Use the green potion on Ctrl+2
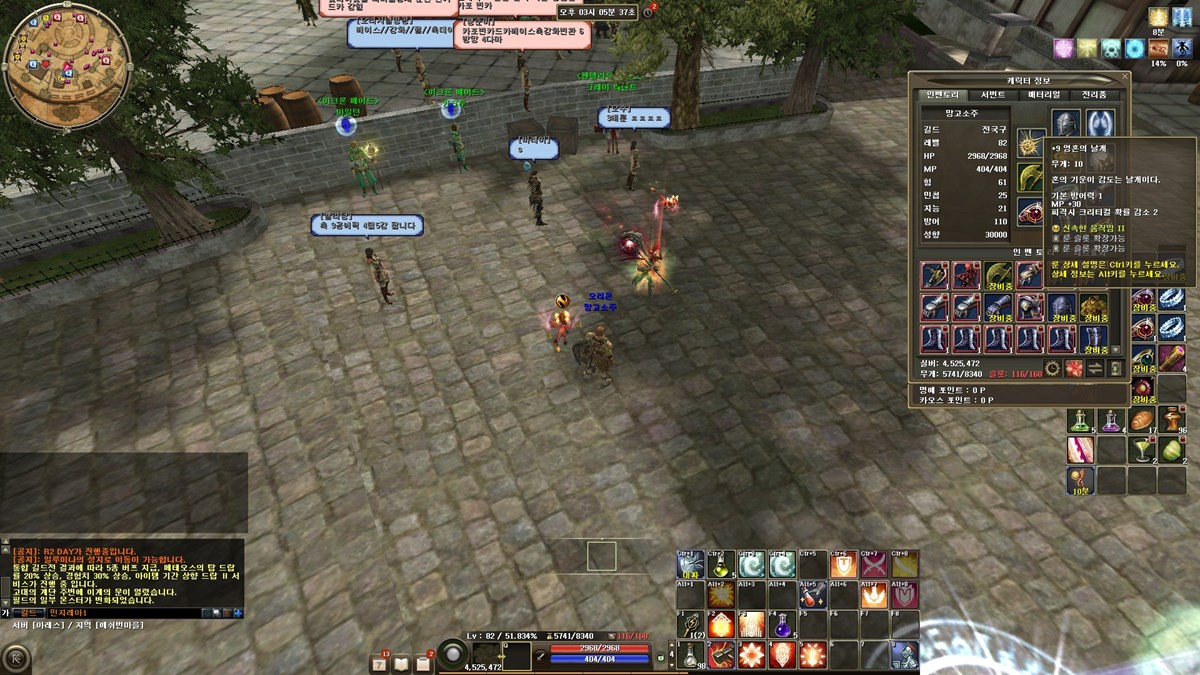 (720, 565)
